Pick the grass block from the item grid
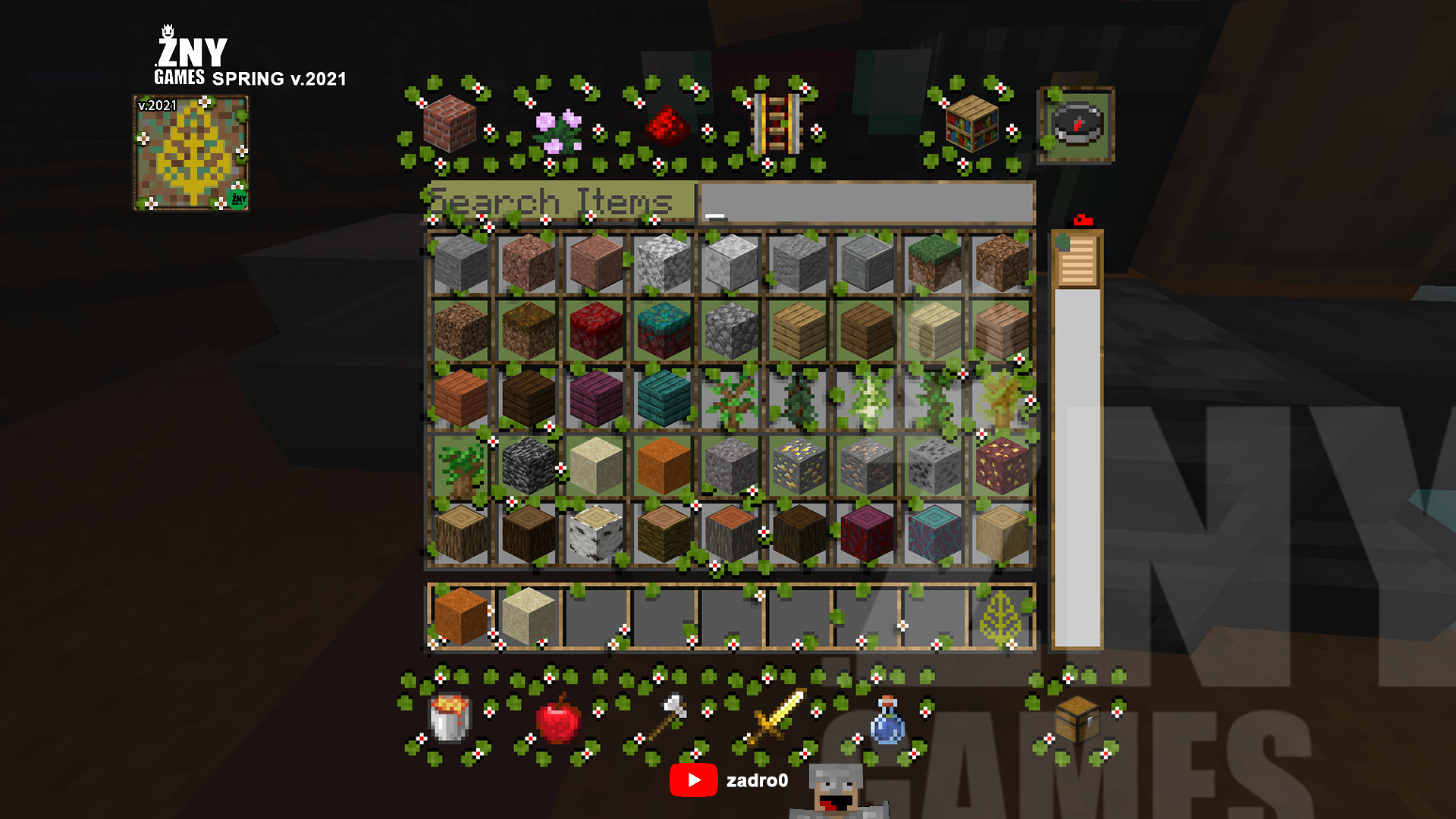1456x819 pixels. (934, 262)
